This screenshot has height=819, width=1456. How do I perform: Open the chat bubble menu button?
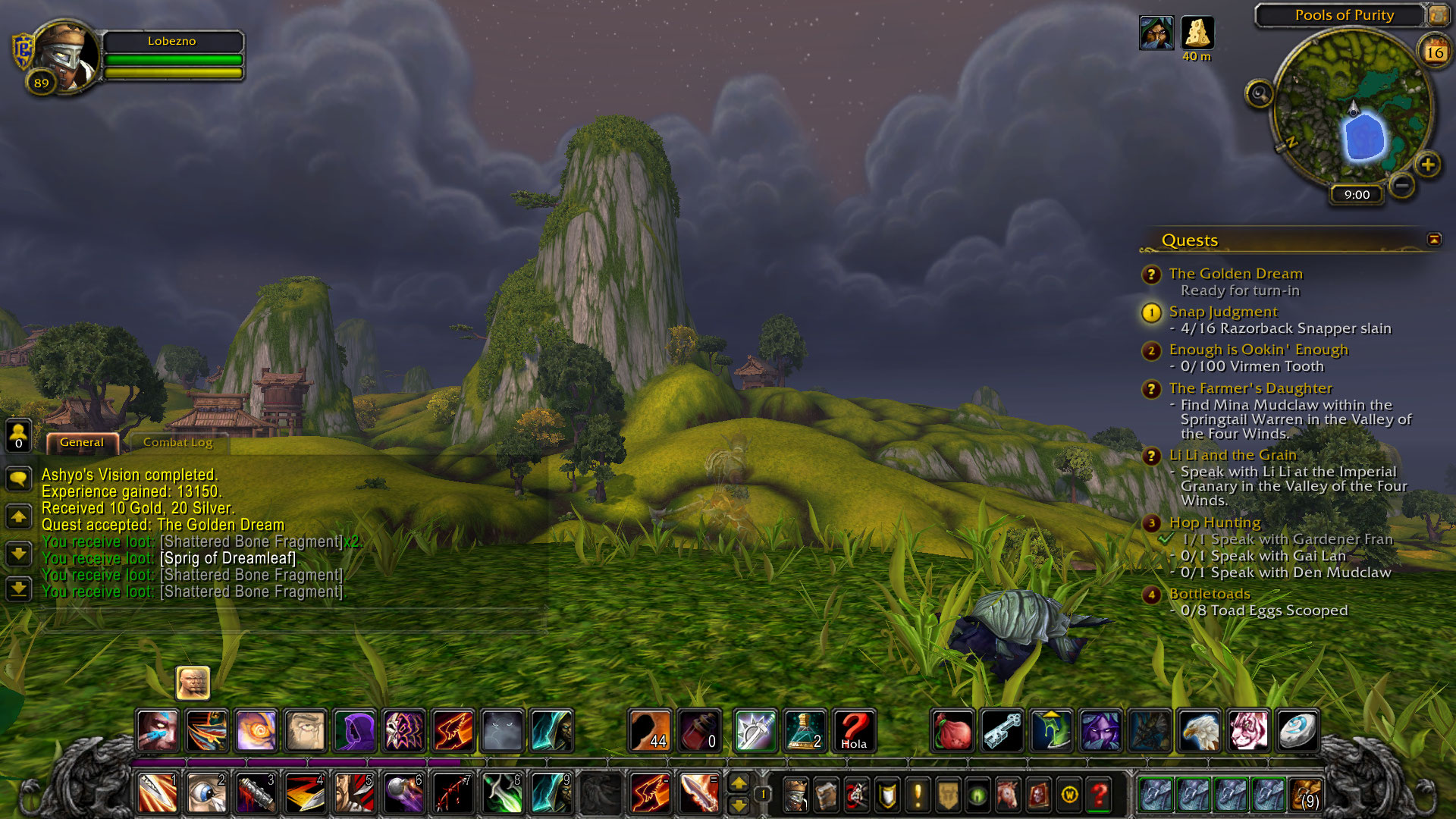tap(18, 478)
